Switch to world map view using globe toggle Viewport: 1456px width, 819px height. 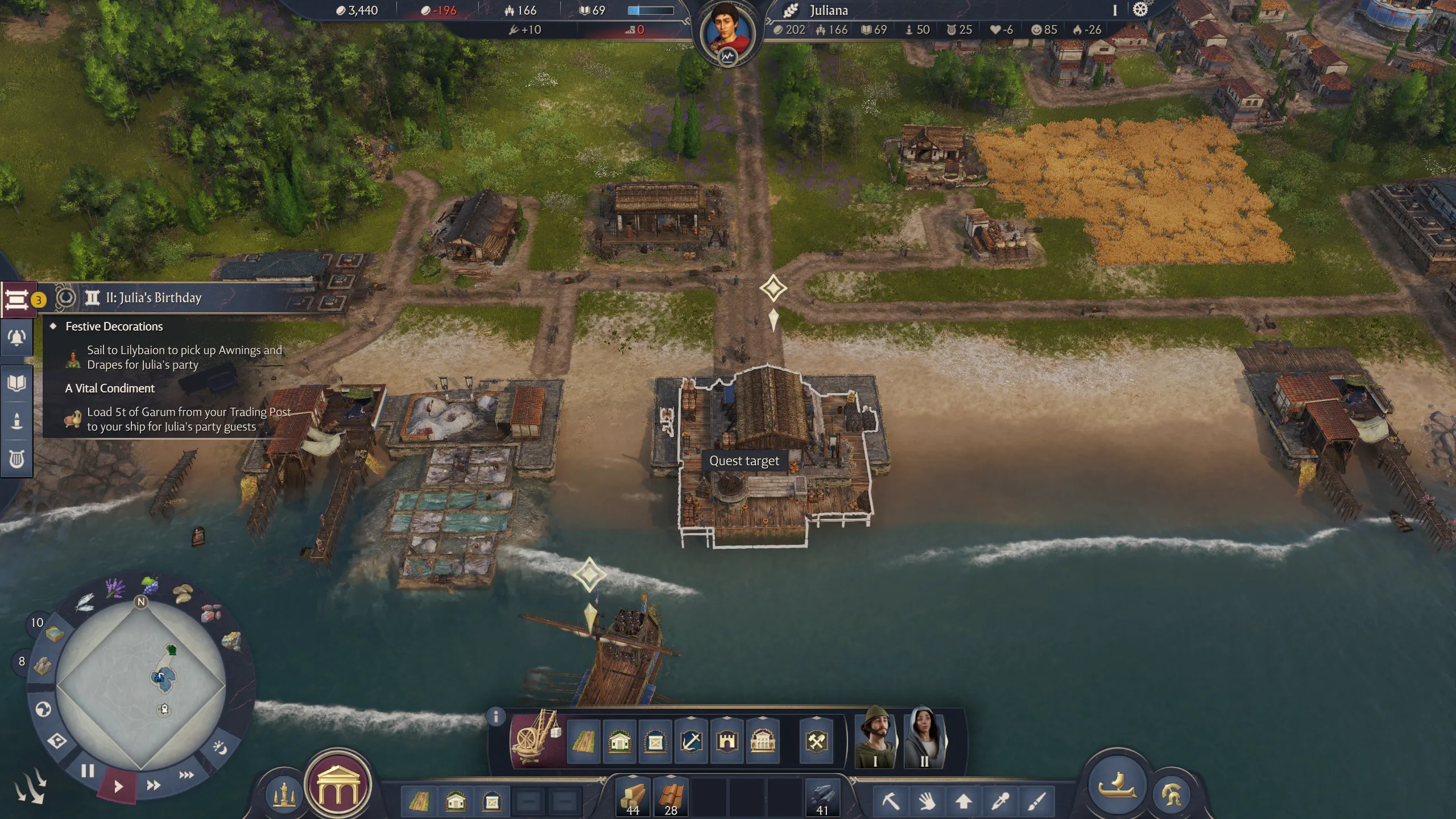(x=43, y=710)
